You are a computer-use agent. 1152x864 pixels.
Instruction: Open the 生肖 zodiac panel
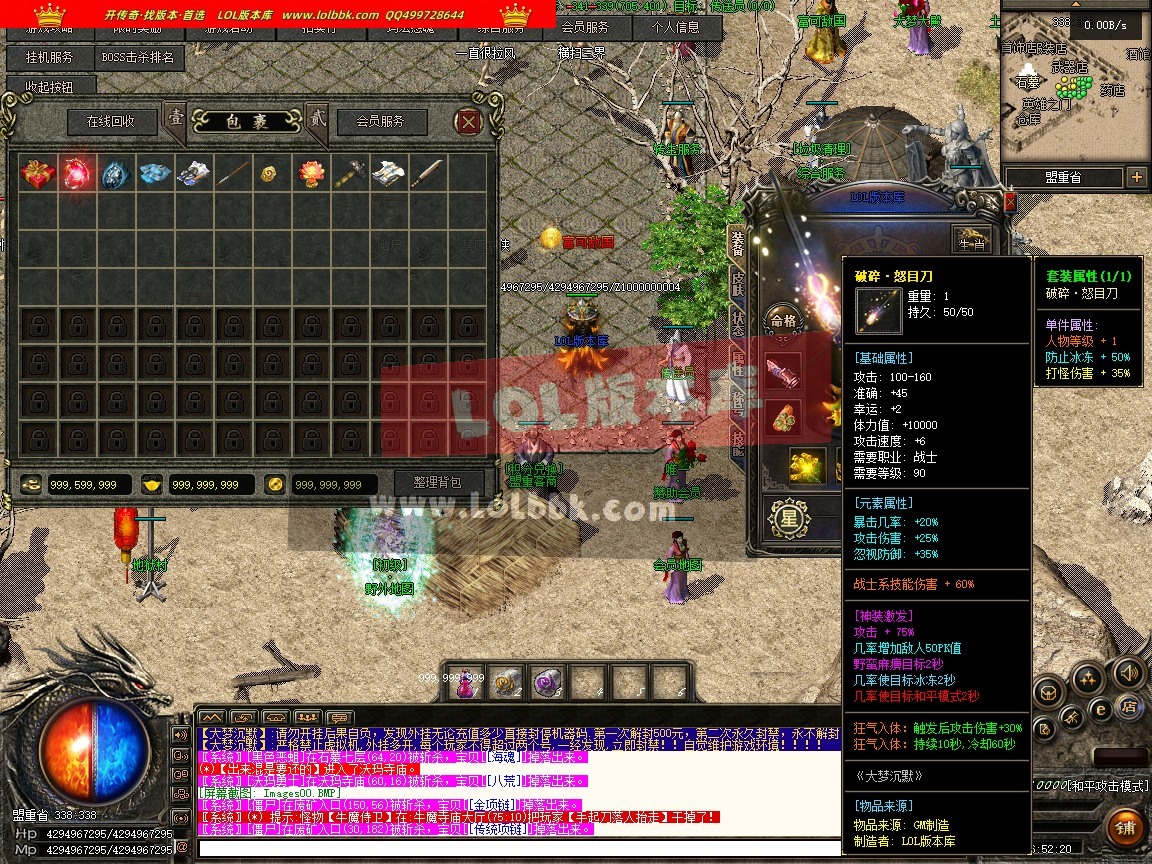[x=970, y=241]
